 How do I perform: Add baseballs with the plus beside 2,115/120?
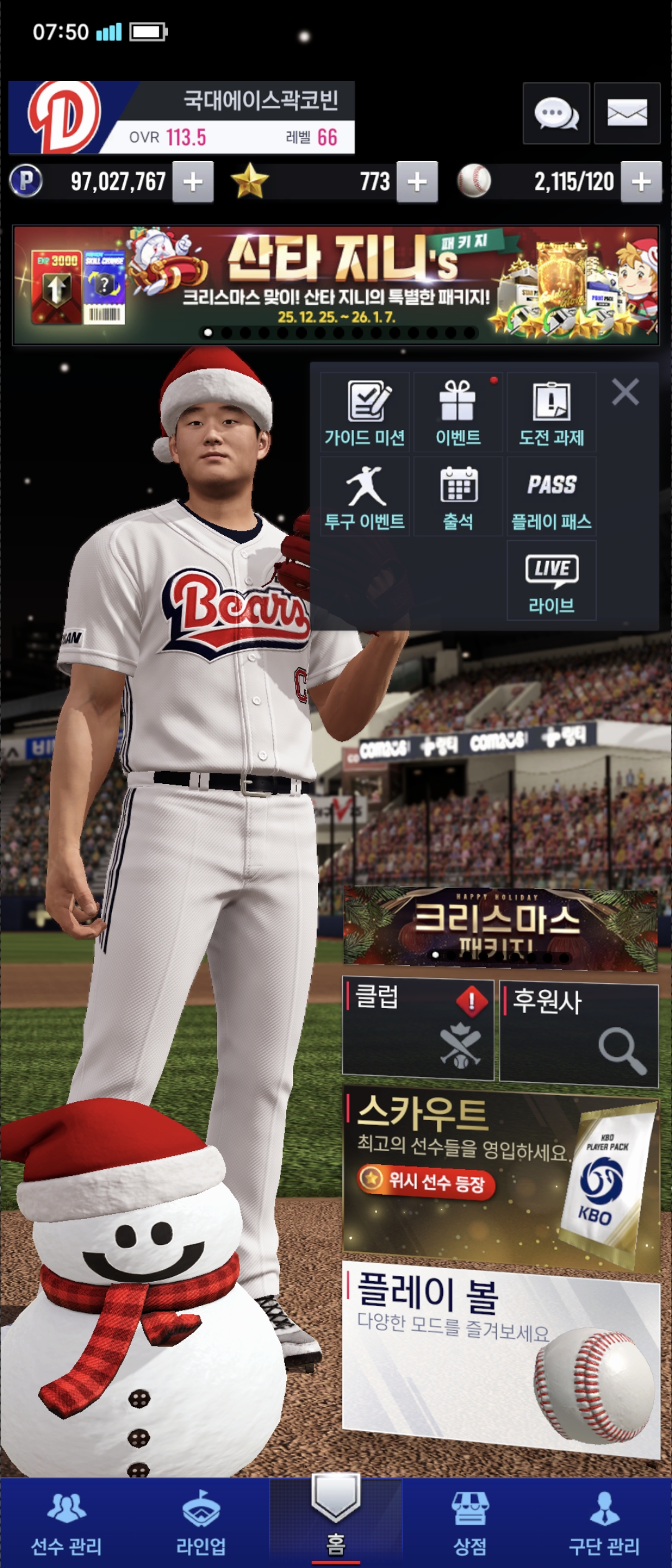pyautogui.click(x=641, y=182)
